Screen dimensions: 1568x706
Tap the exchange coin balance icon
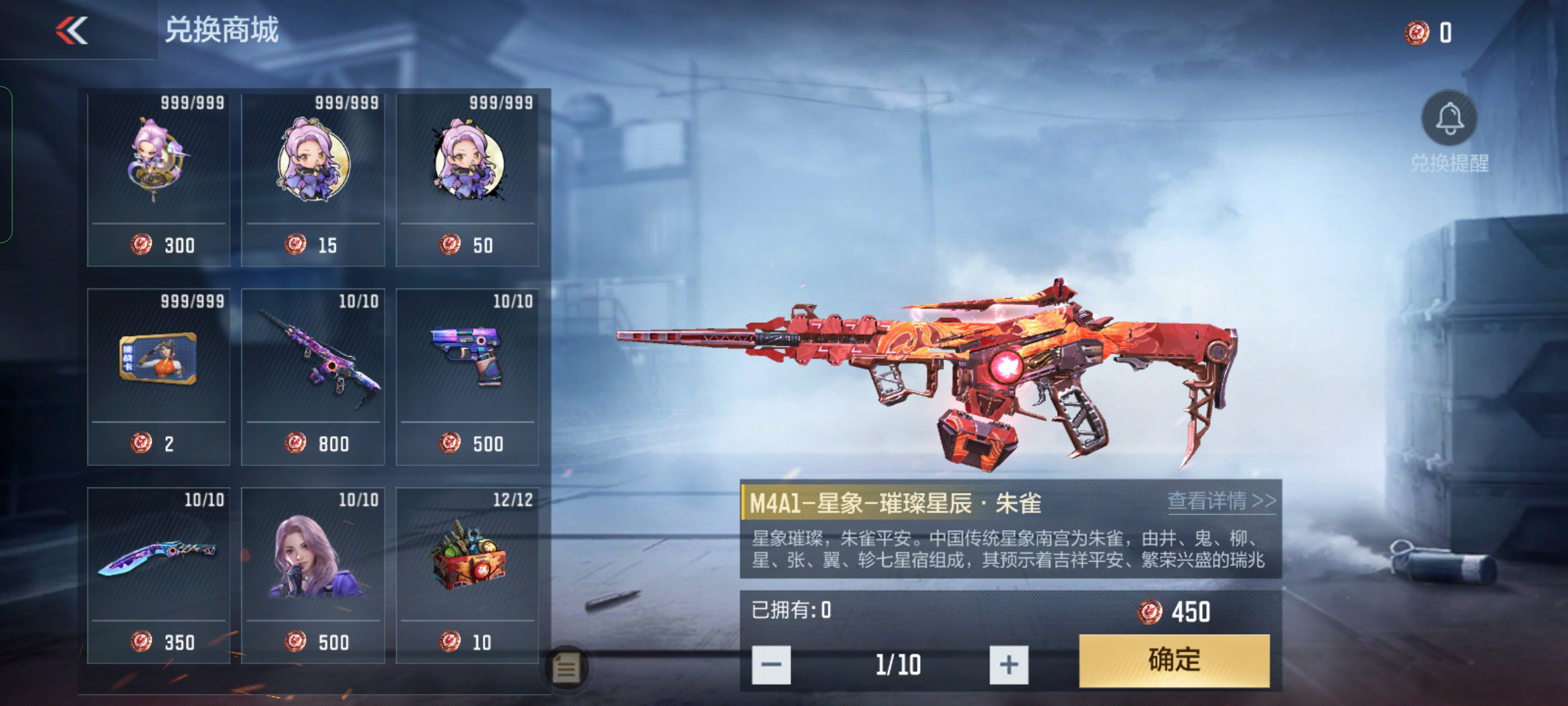pos(1416,33)
